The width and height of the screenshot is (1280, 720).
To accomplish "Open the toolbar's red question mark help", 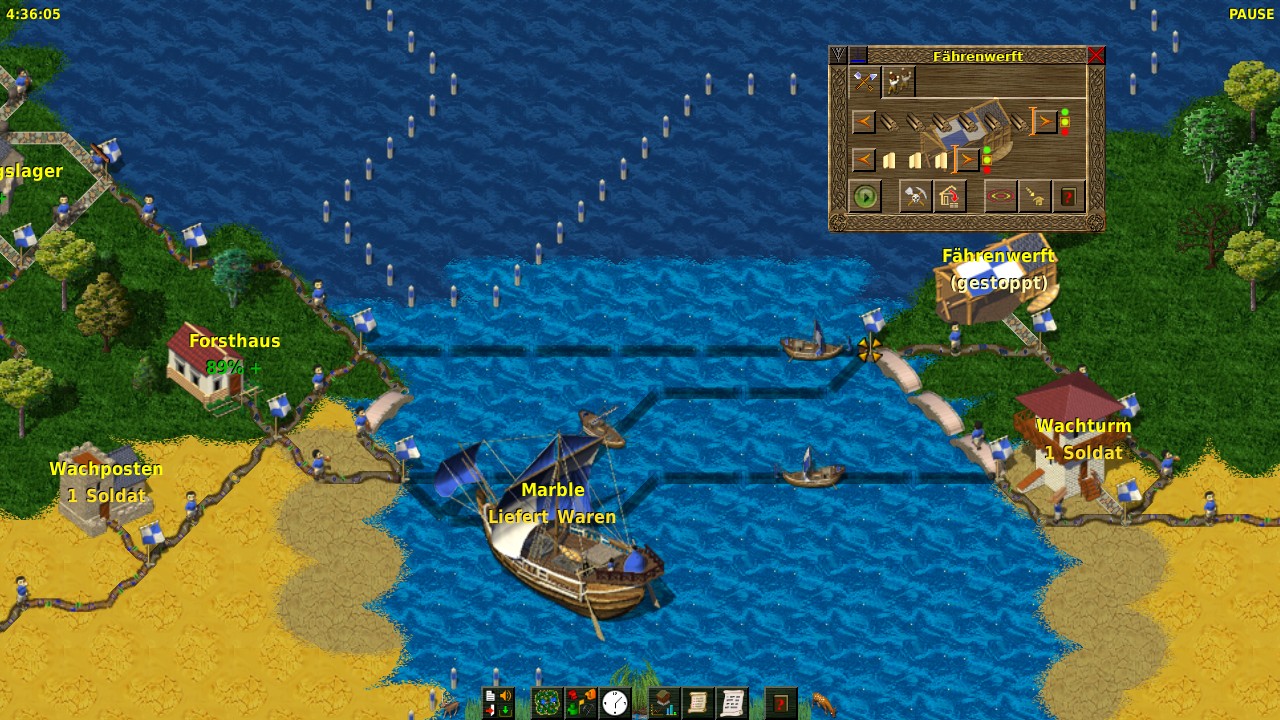I will click(781, 703).
